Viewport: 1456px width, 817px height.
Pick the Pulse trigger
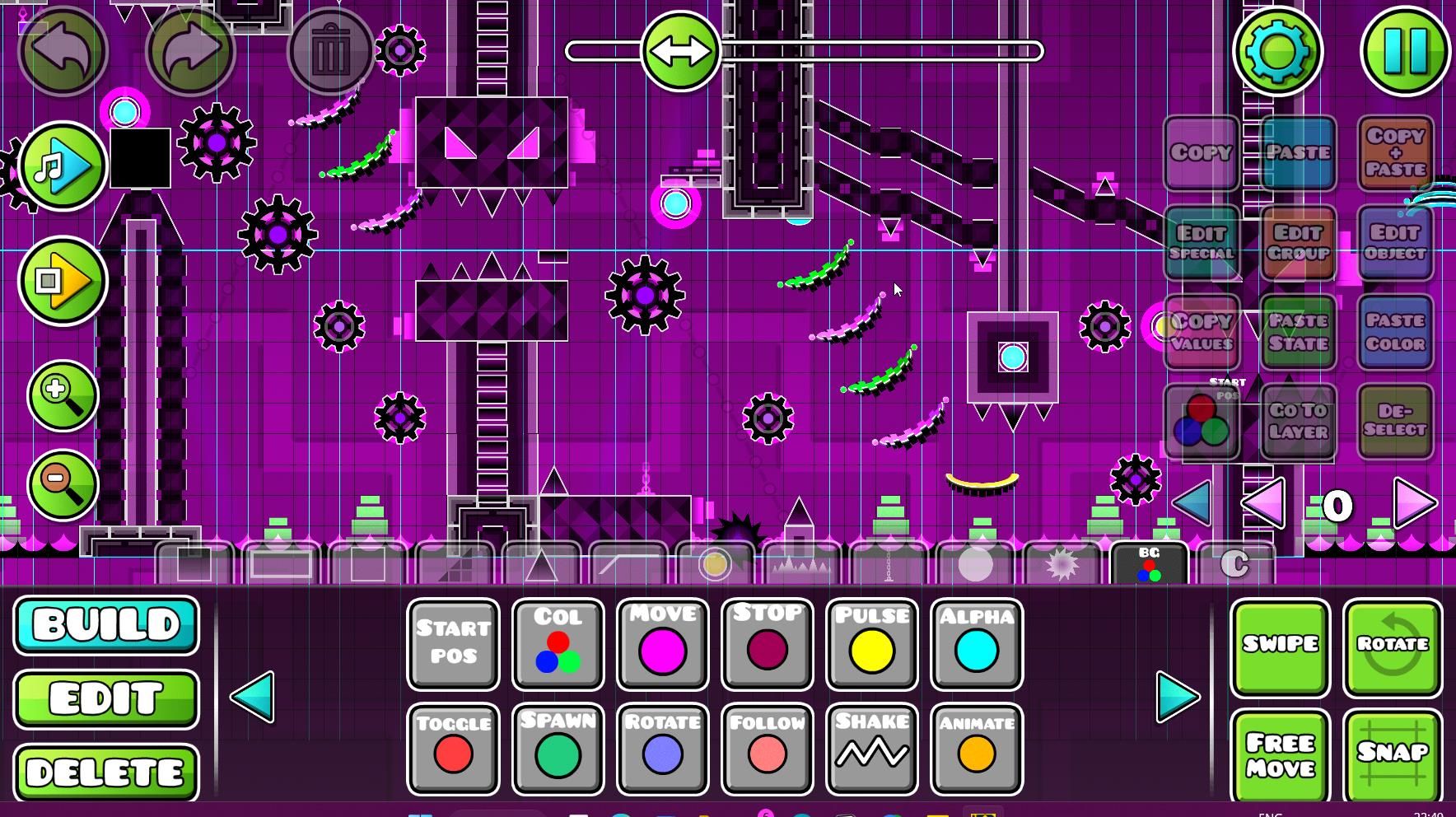(872, 644)
